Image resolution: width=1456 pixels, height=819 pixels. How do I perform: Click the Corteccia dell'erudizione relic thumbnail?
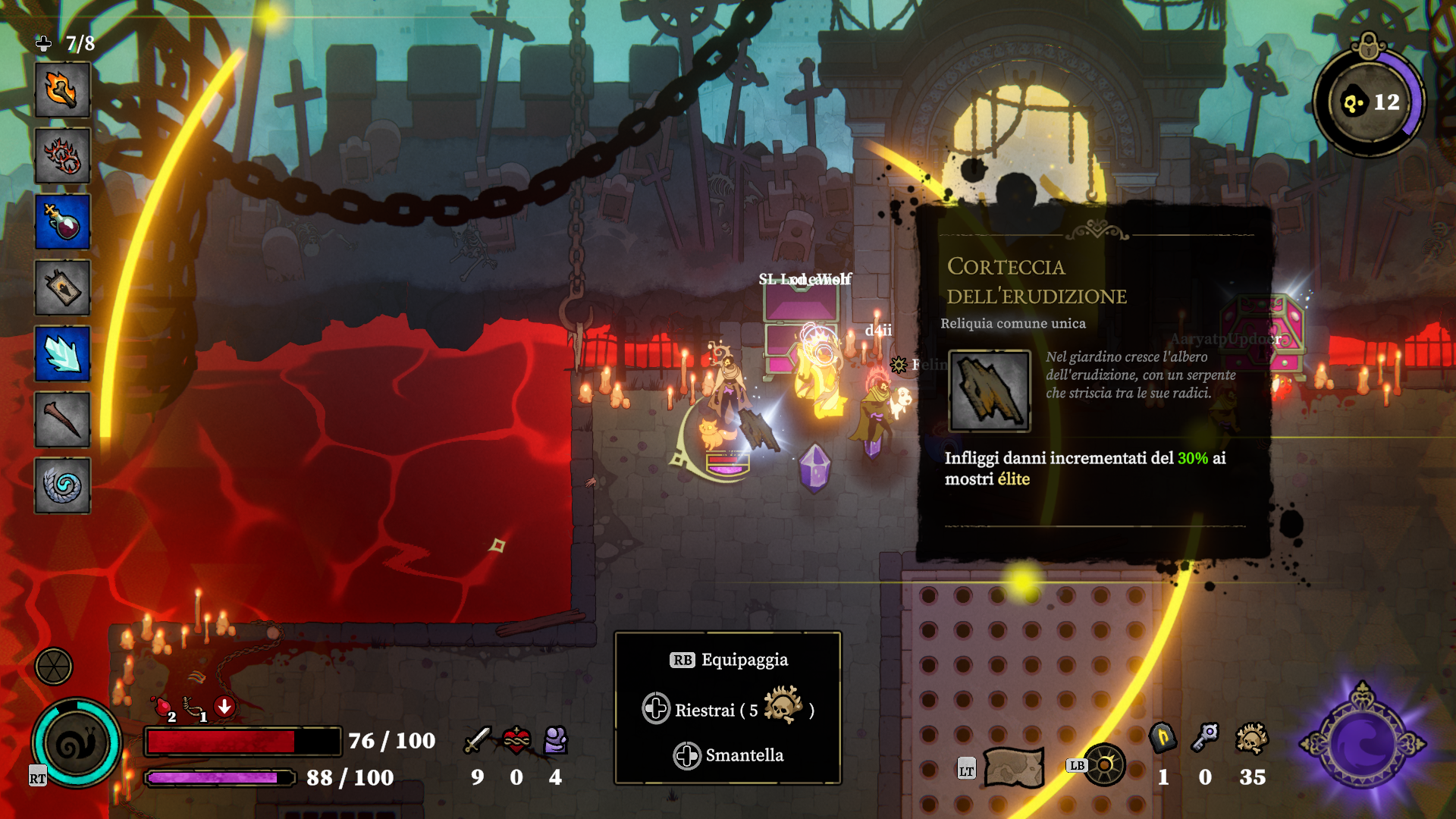pyautogui.click(x=990, y=391)
